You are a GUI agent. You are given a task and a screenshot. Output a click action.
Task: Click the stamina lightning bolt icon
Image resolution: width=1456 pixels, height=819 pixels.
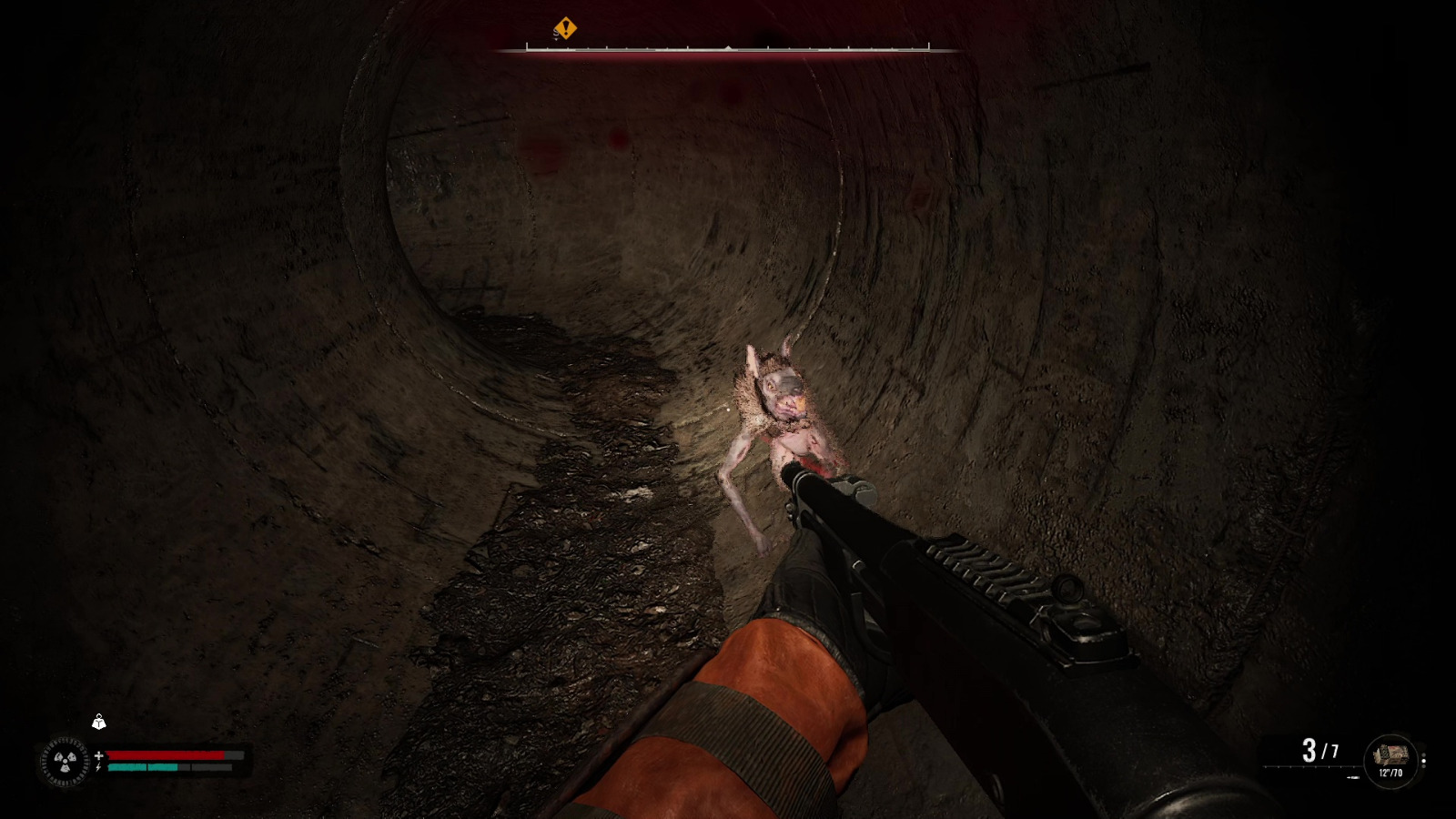98,767
